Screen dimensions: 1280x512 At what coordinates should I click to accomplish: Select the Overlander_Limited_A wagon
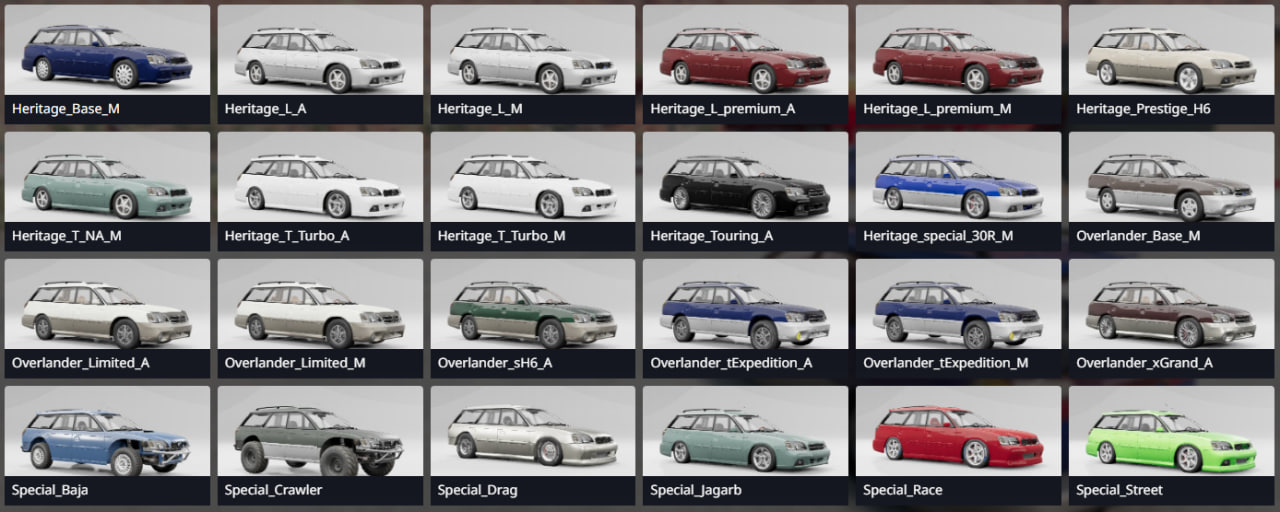pyautogui.click(x=107, y=314)
